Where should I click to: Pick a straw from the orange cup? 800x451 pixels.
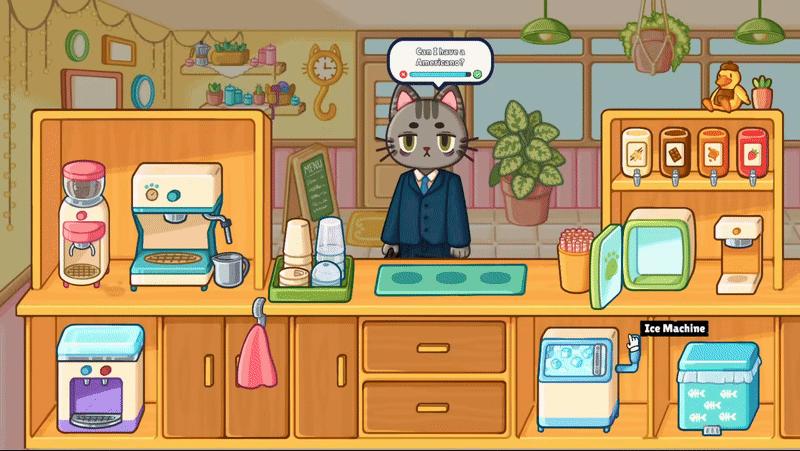pos(574,258)
